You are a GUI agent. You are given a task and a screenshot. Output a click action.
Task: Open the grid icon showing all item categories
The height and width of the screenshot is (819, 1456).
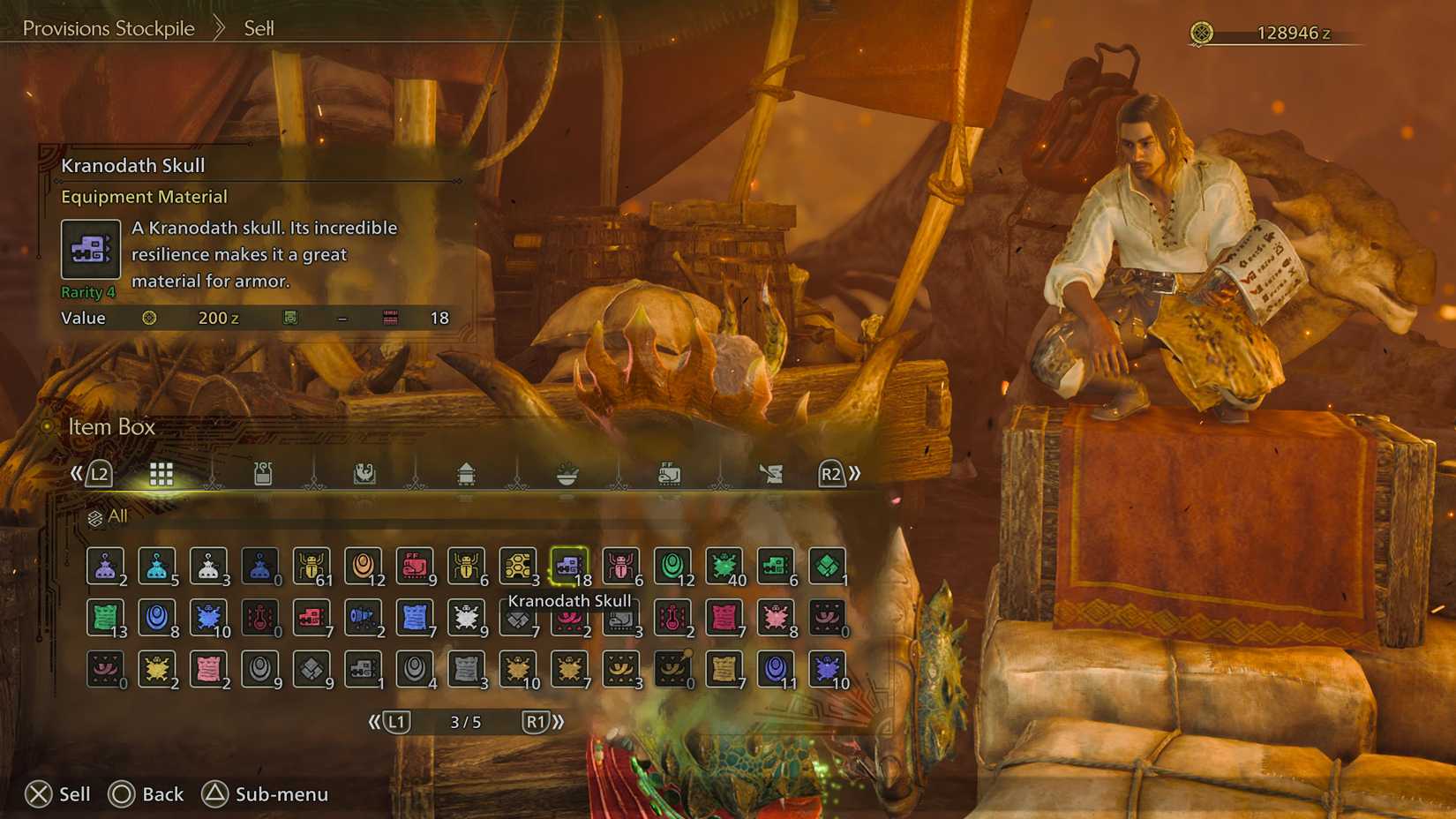161,473
